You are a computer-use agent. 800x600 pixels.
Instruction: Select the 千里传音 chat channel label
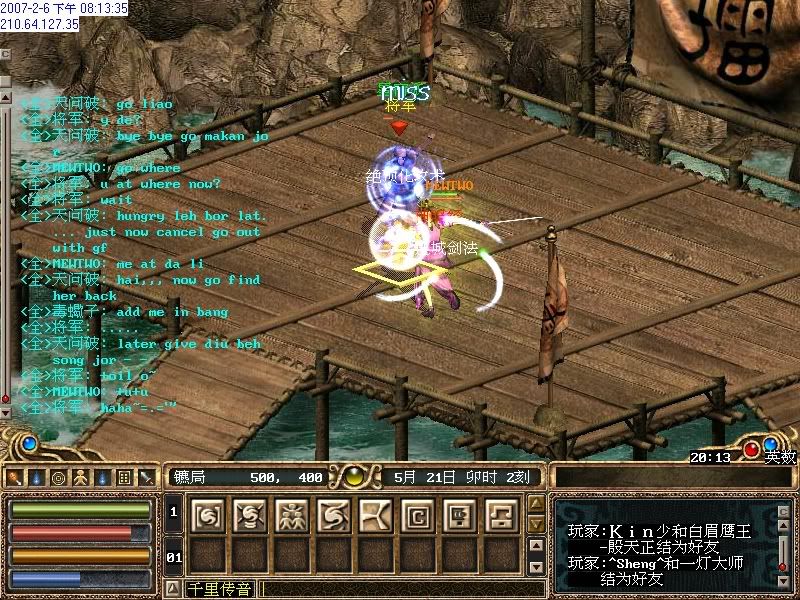[220, 588]
